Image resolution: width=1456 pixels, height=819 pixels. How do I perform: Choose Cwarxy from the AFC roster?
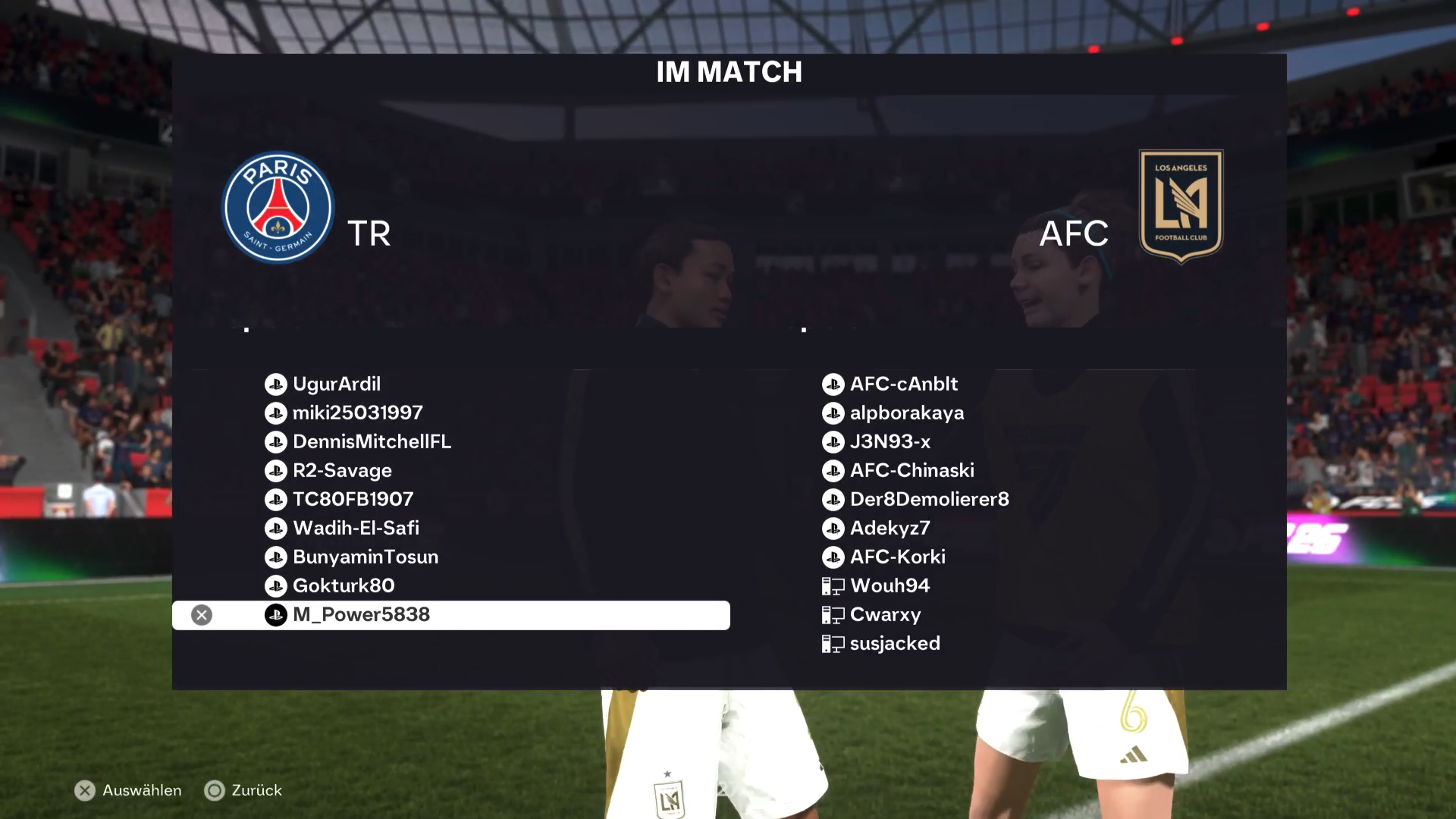pos(885,615)
